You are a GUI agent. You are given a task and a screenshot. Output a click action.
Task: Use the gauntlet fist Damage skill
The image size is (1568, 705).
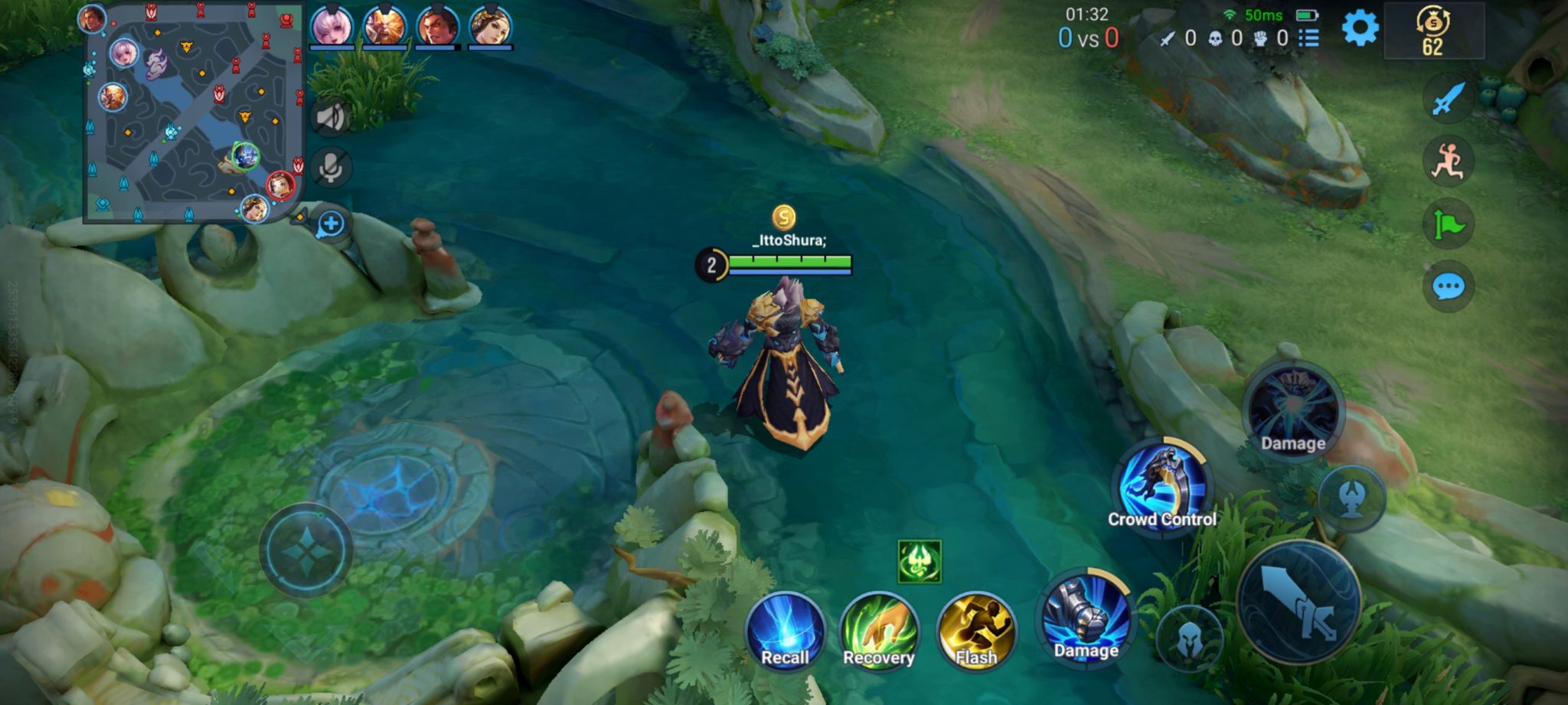1086,616
